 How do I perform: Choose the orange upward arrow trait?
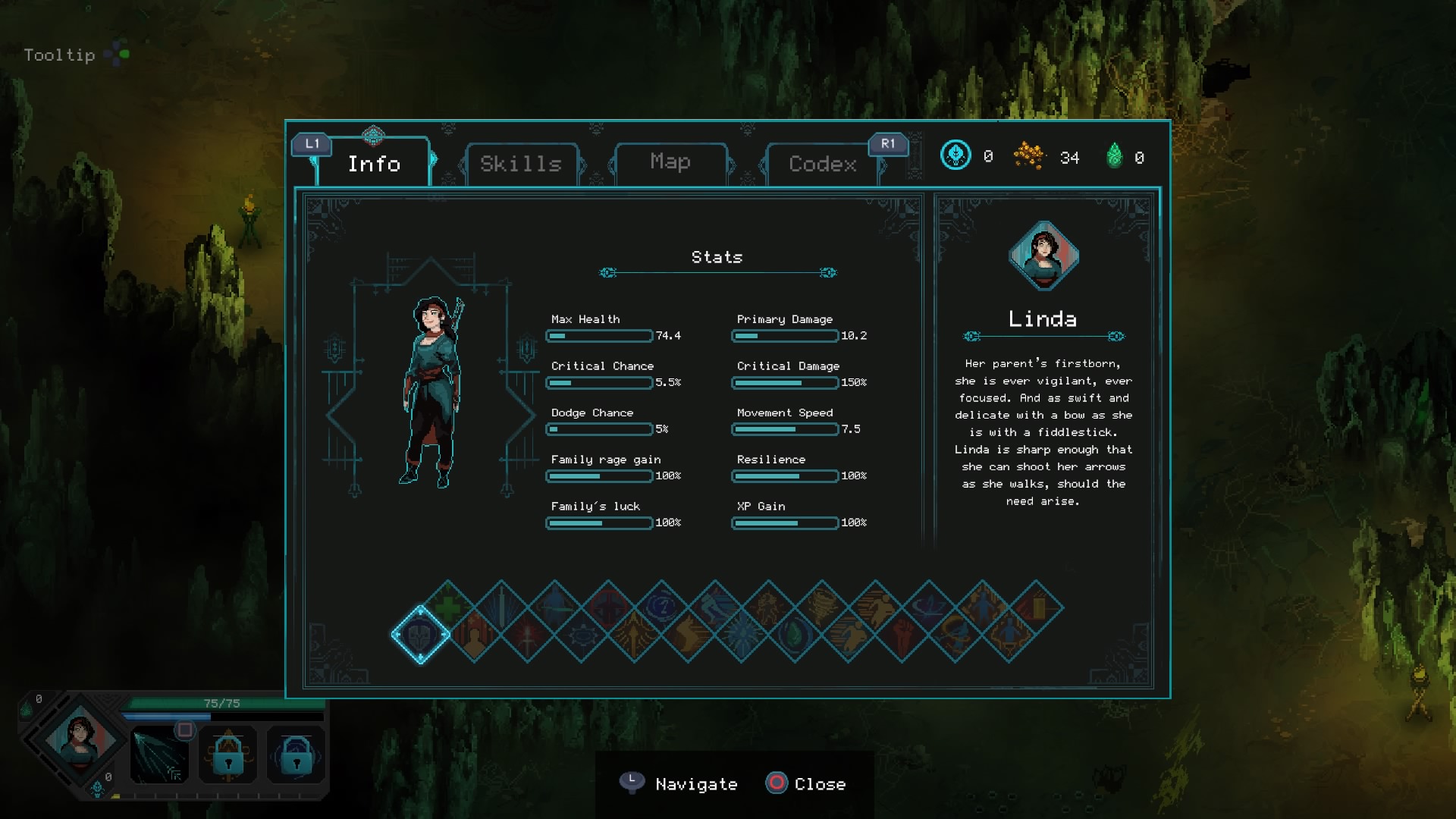pos(635,635)
